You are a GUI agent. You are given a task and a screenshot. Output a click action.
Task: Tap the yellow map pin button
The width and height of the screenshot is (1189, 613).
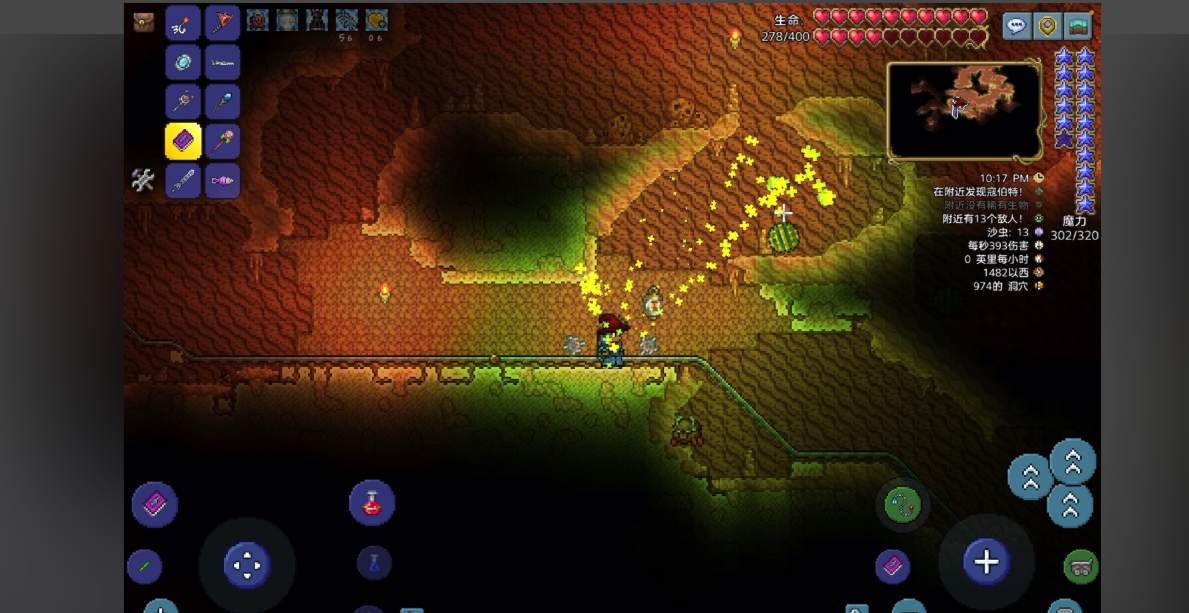point(1047,26)
